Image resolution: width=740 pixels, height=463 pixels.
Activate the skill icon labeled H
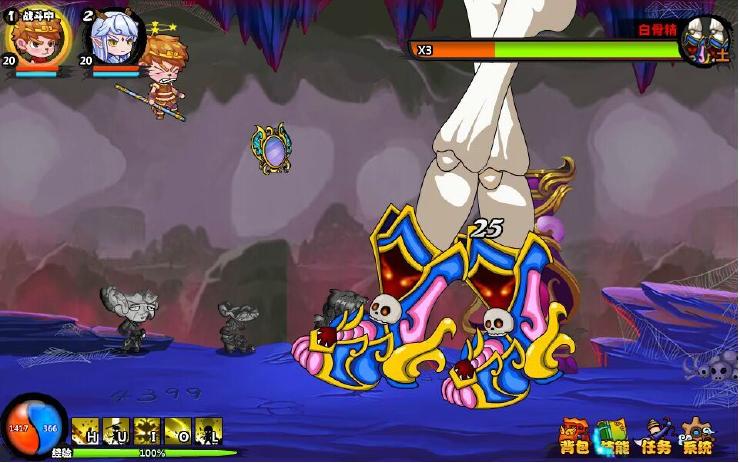point(86,431)
